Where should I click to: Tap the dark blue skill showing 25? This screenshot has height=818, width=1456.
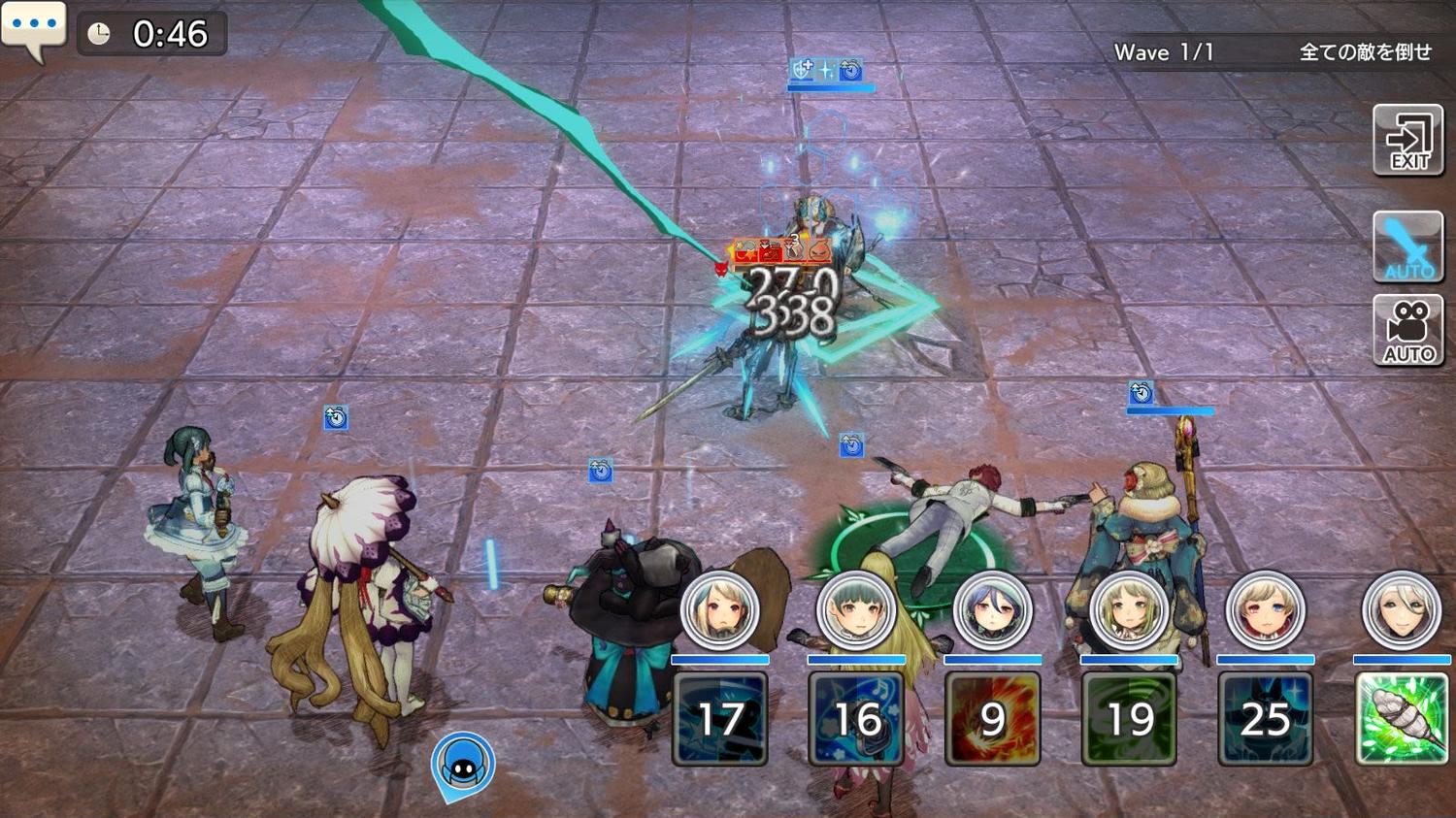click(1265, 718)
